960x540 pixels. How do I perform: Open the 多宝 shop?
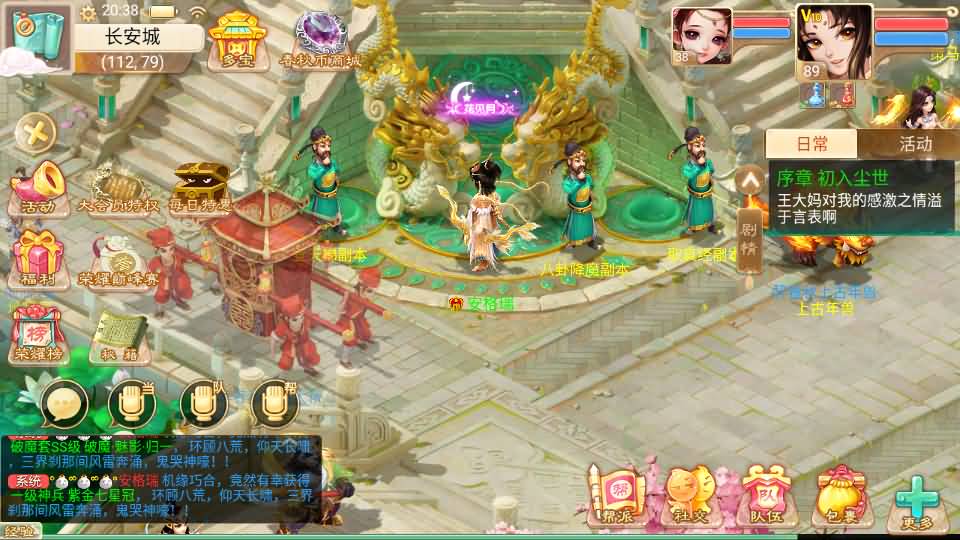pyautogui.click(x=232, y=40)
